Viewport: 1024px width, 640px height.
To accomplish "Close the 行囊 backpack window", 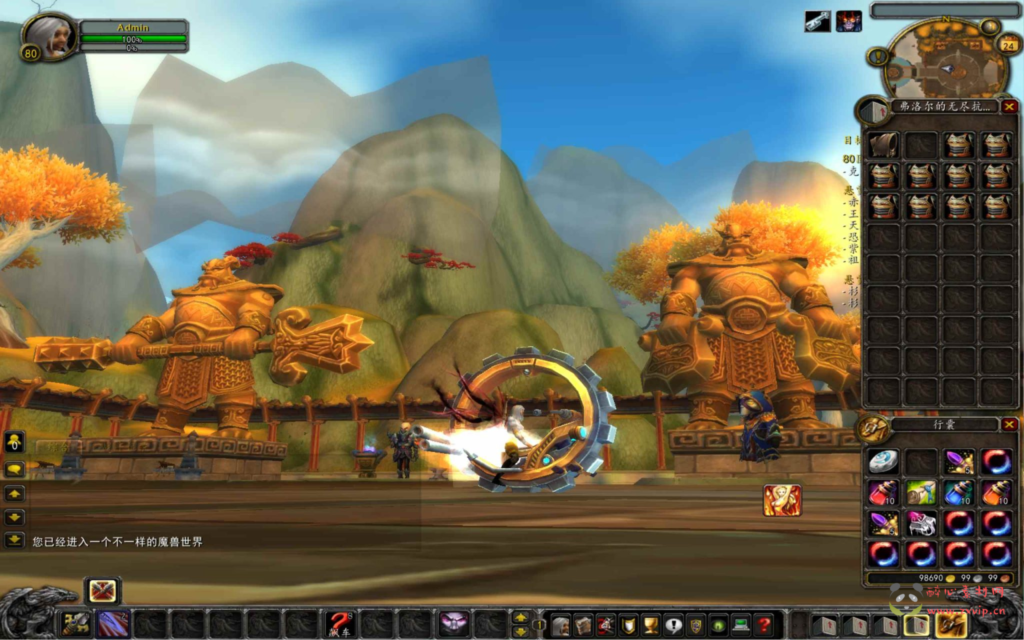I will click(x=1009, y=424).
